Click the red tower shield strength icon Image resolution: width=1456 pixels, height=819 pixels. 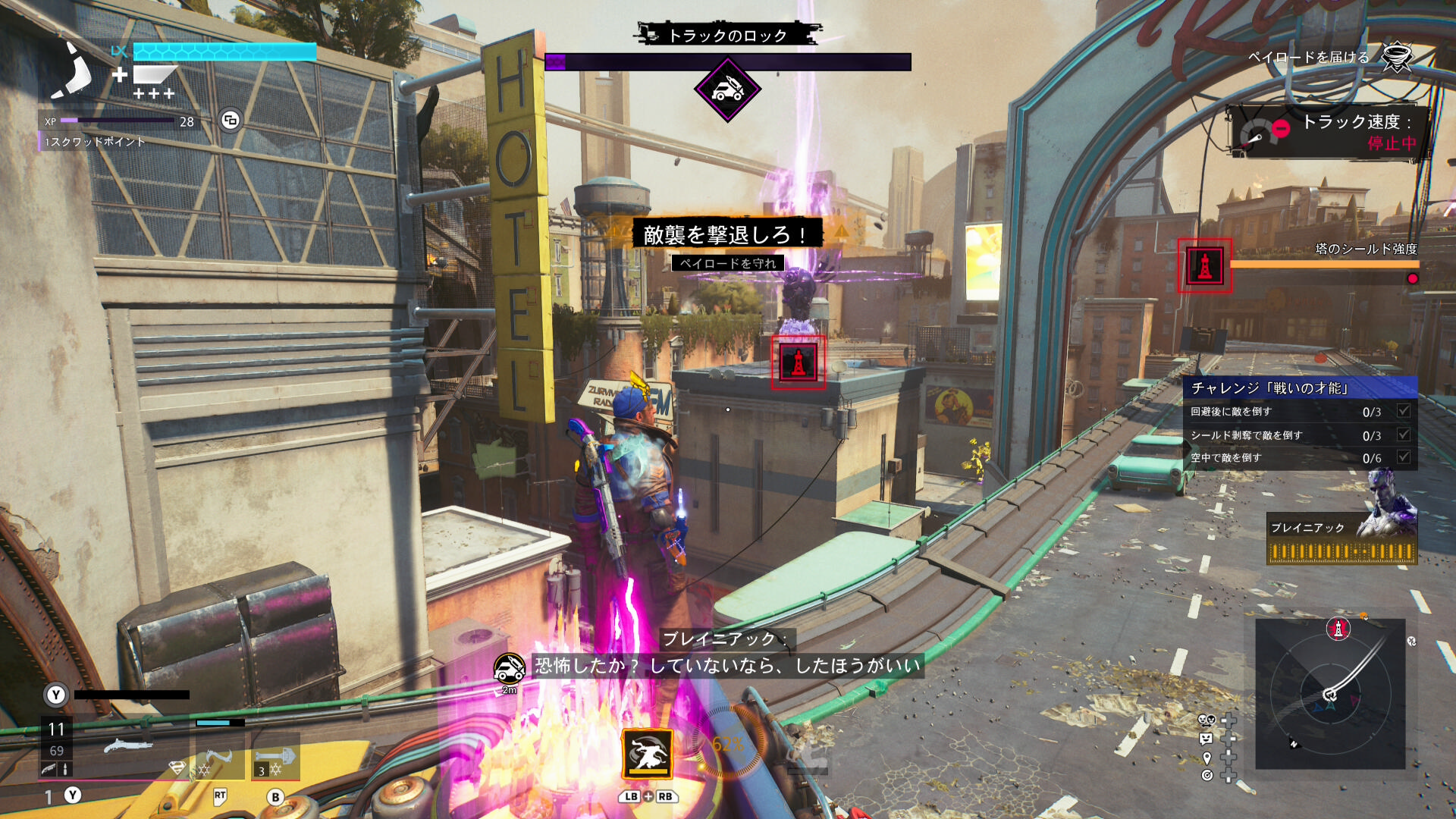(x=1204, y=265)
